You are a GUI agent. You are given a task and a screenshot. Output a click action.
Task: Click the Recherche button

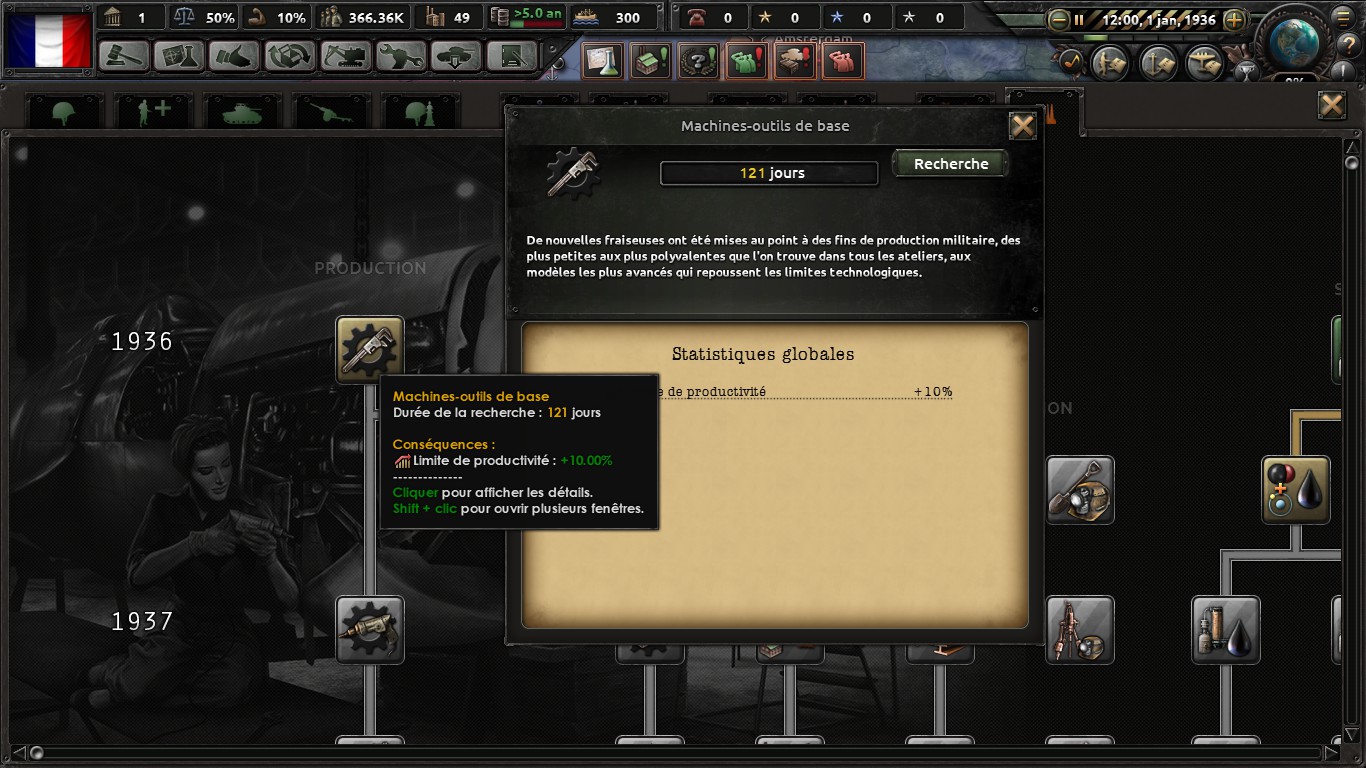(x=950, y=164)
